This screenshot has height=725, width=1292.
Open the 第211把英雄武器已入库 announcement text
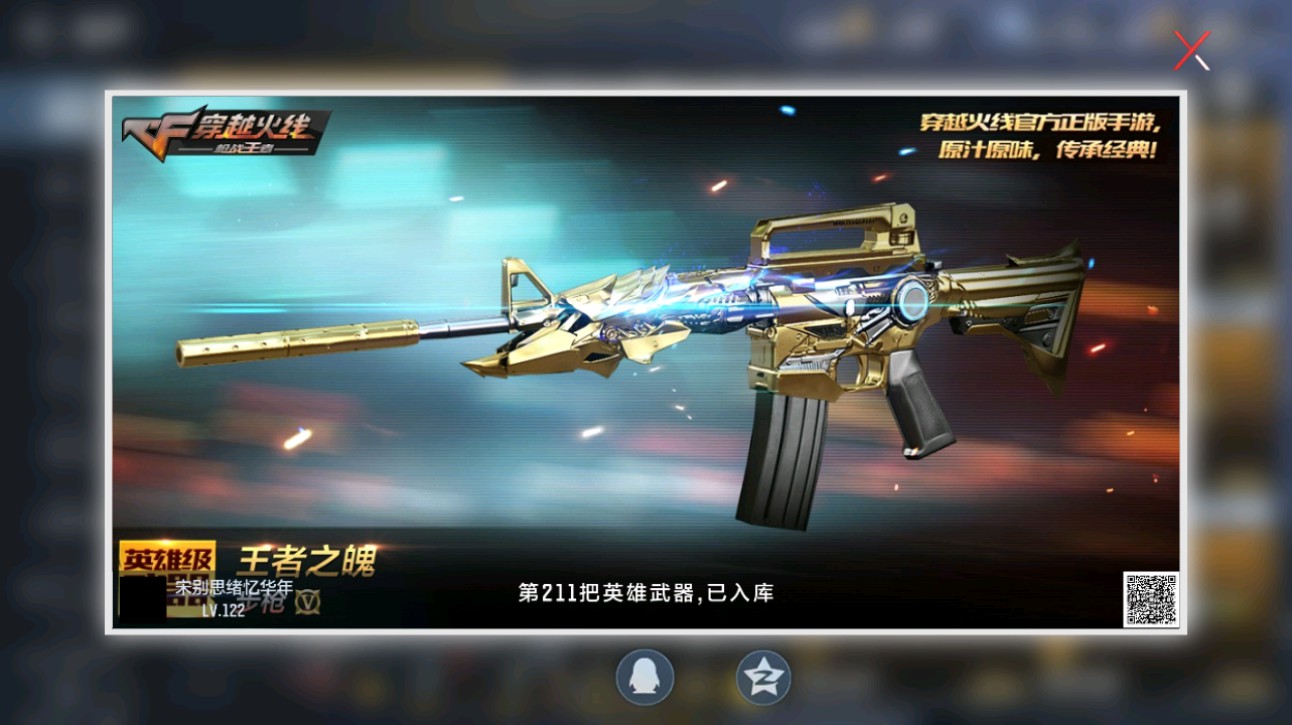(x=643, y=593)
